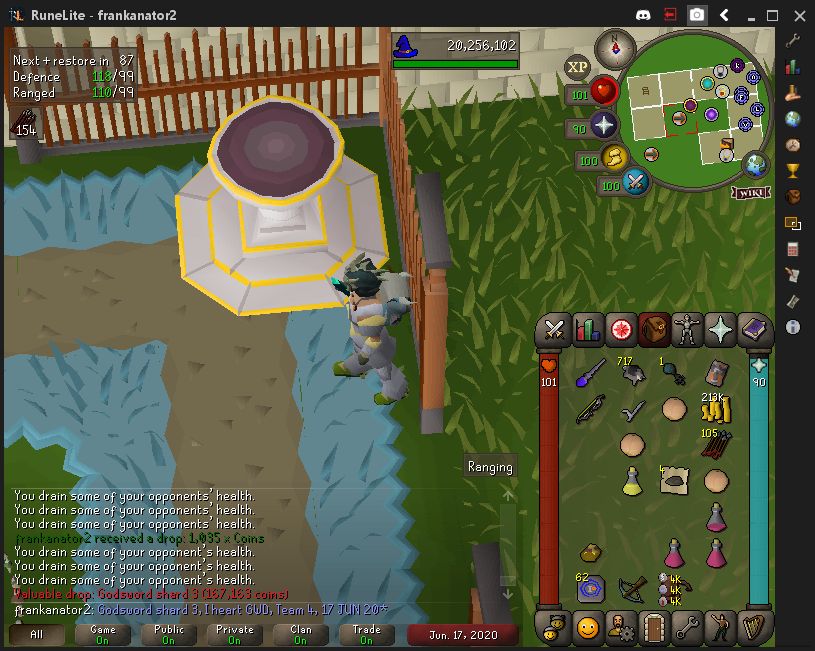Click the compass to face north
Screen dimensions: 815x651
click(614, 48)
